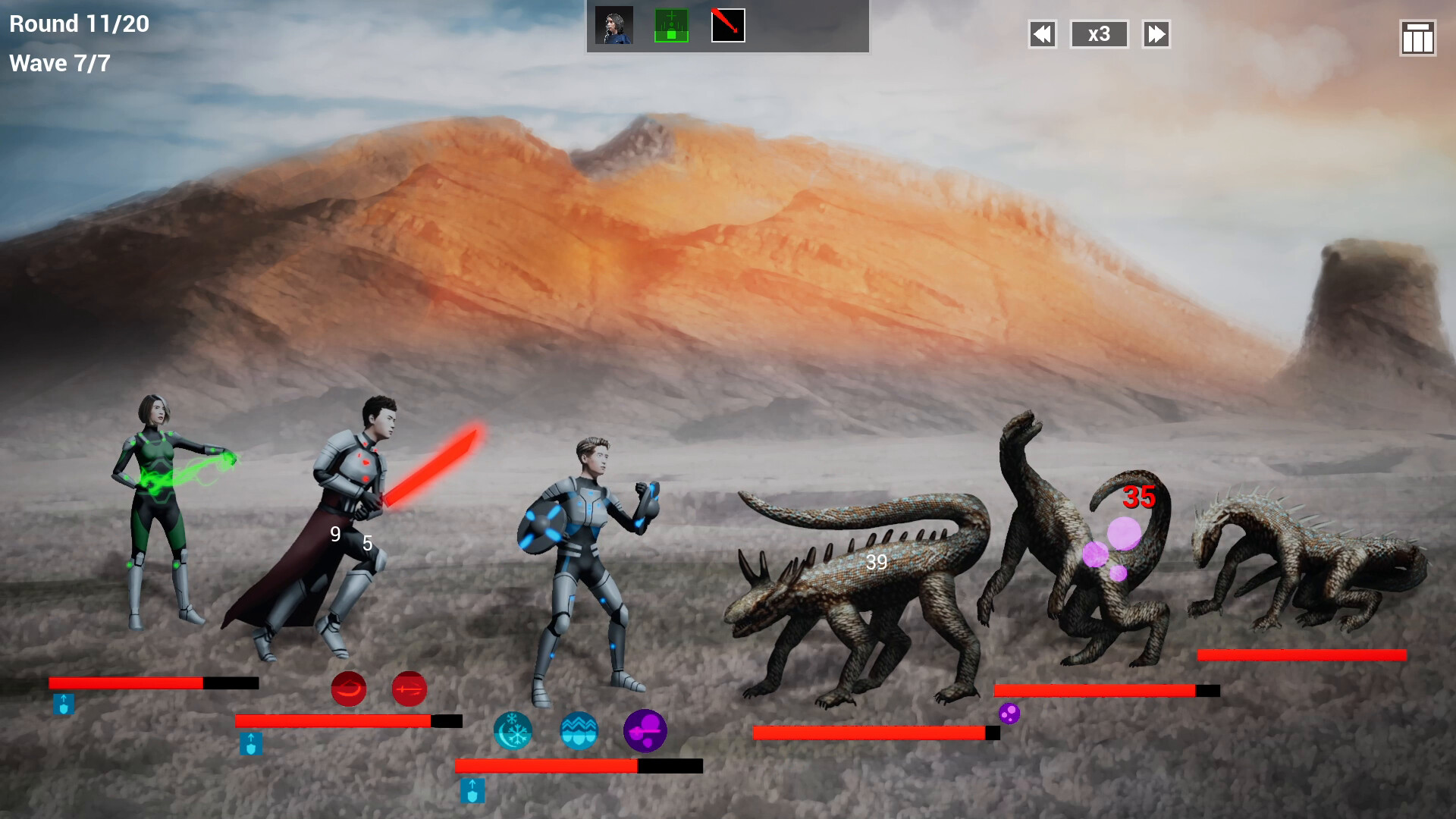Screen dimensions: 1456x819
Task: Click the fast-forward double-arrow control
Action: coord(1156,34)
